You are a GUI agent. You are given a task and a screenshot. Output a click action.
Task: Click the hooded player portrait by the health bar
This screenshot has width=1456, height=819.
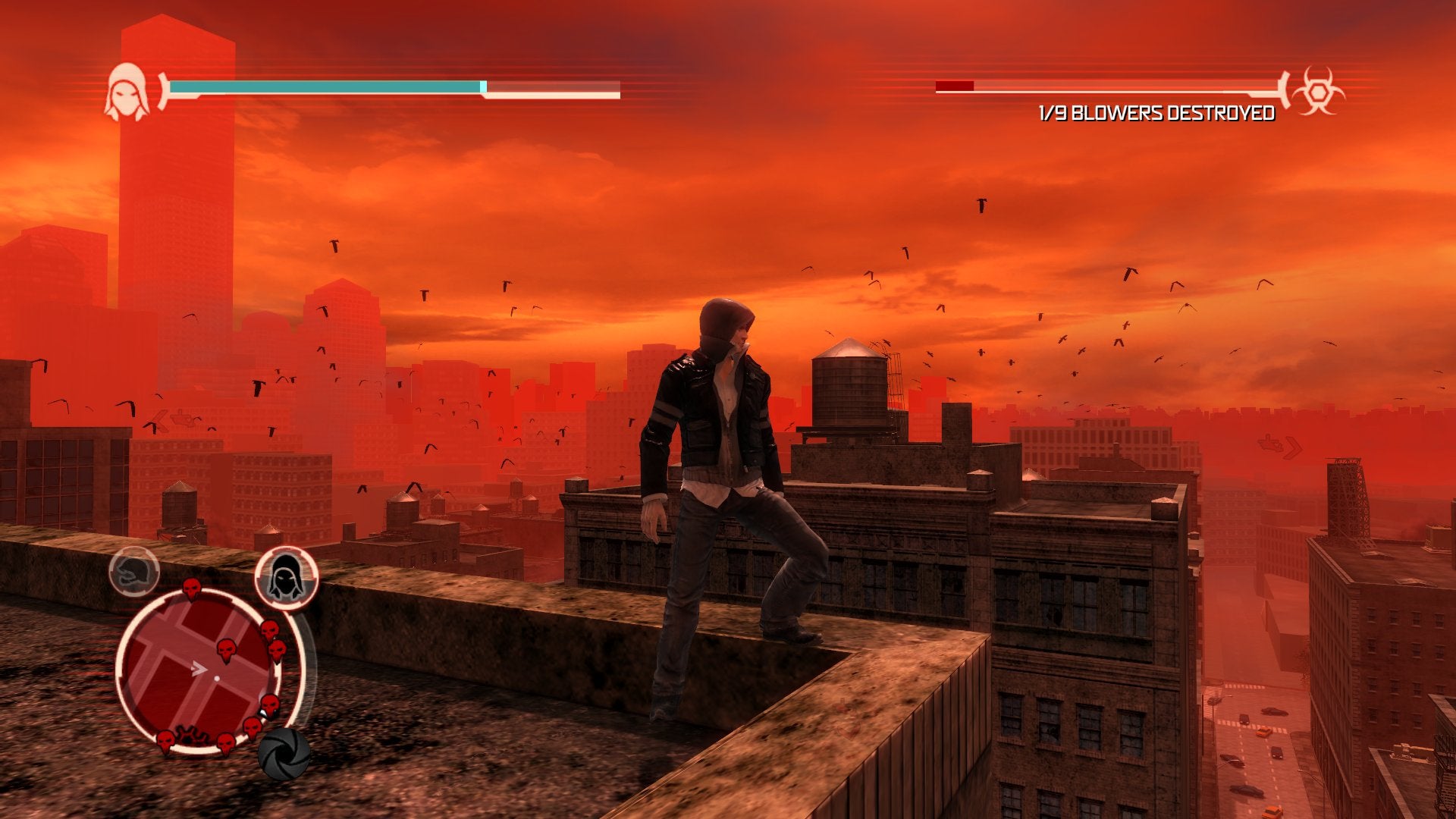coord(127,92)
